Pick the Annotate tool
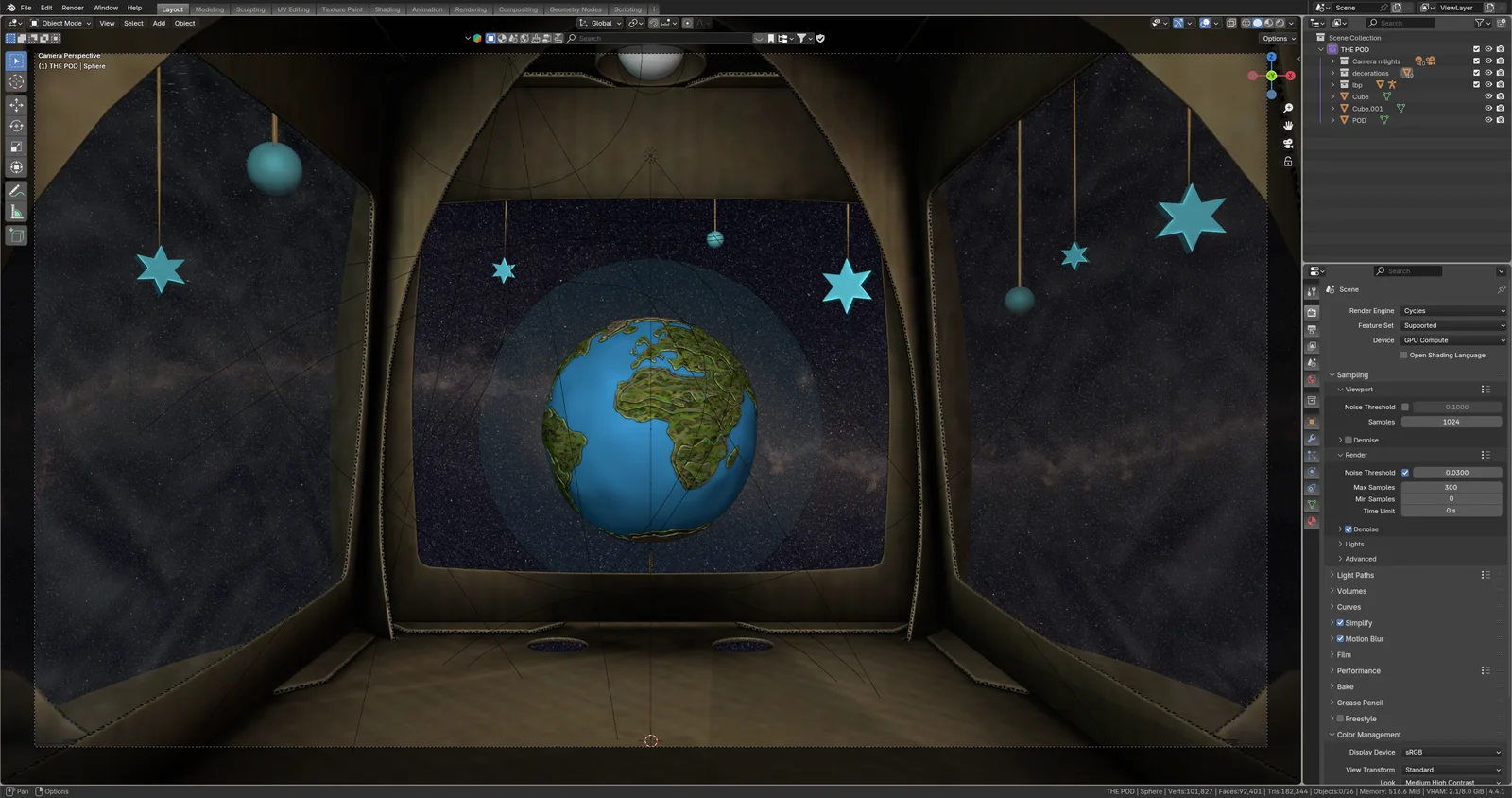This screenshot has width=1512, height=798. point(15,190)
